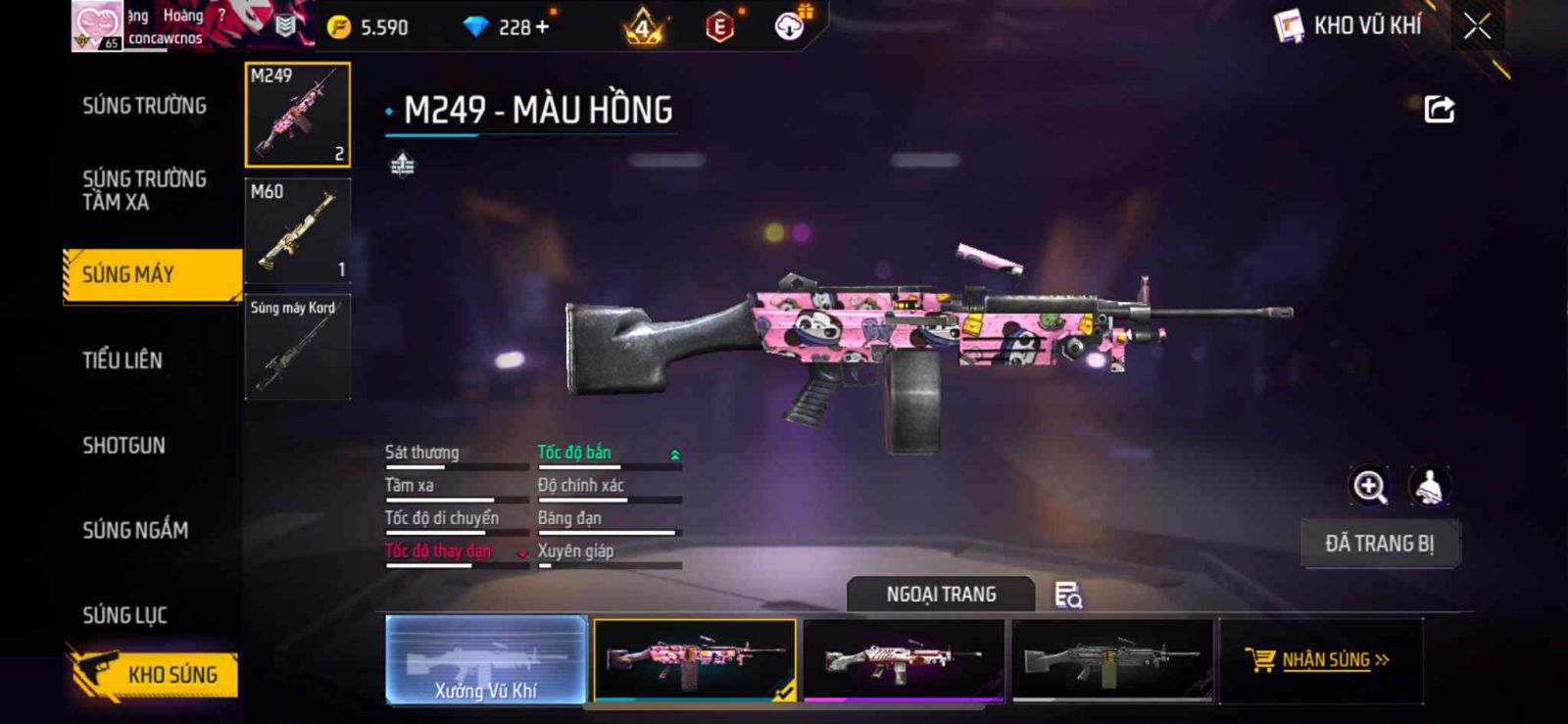Add diamonds with the plus button
Screen dimensions: 1568x724
541,27
